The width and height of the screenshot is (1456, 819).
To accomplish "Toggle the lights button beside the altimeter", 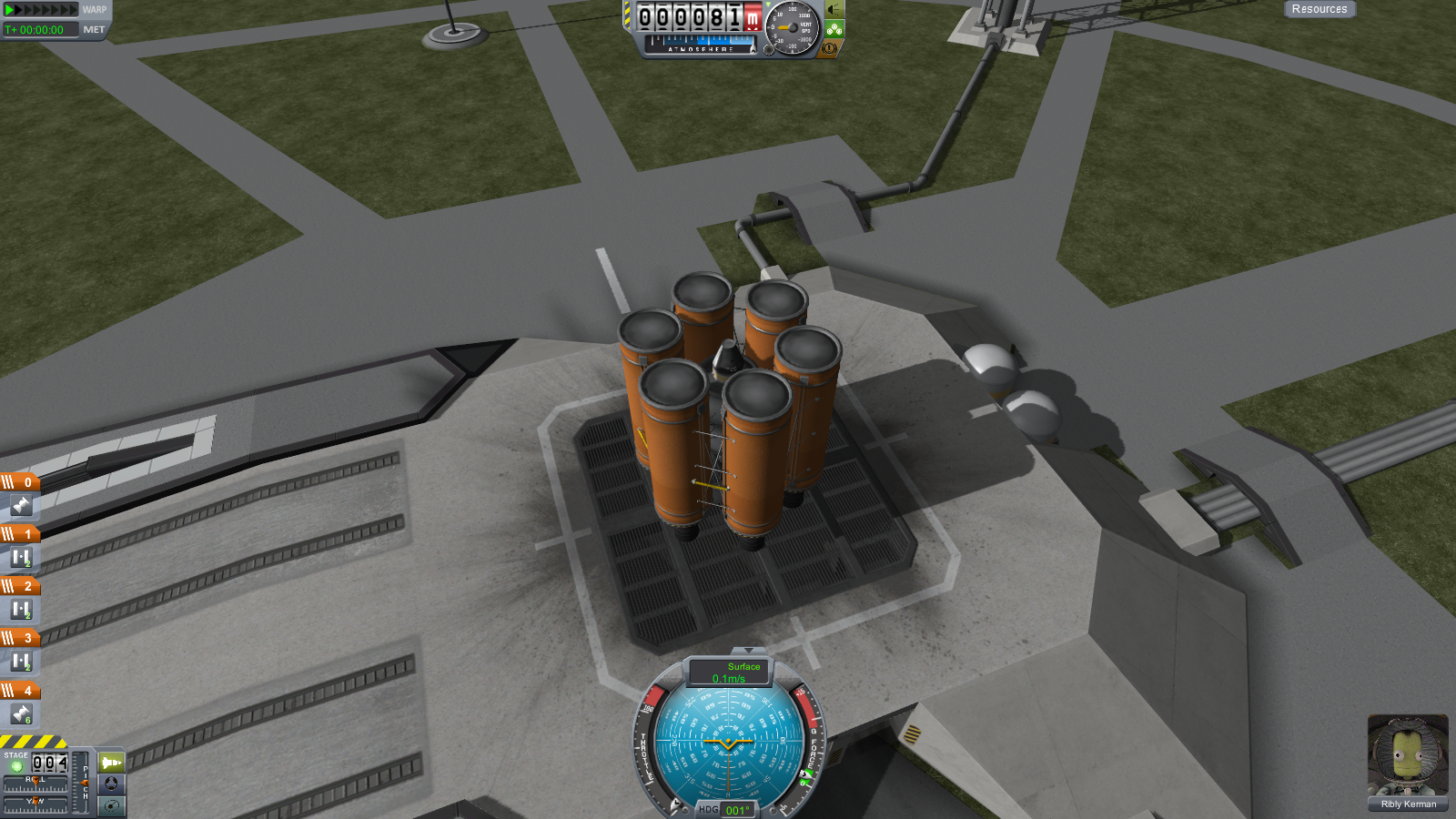I will pyautogui.click(x=834, y=10).
